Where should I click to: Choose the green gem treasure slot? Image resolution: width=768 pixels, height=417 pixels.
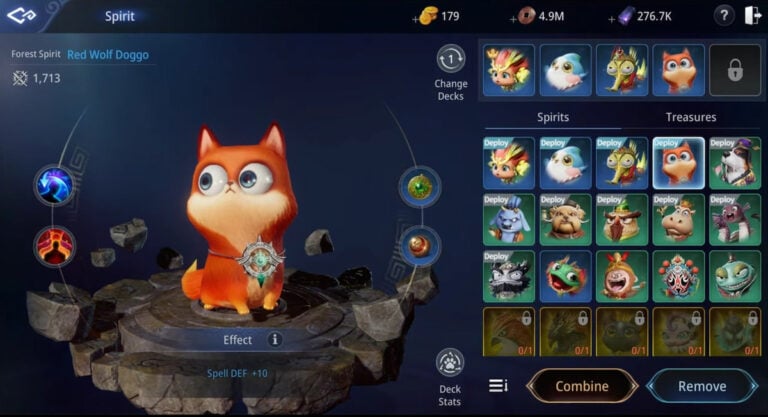pyautogui.click(x=420, y=187)
